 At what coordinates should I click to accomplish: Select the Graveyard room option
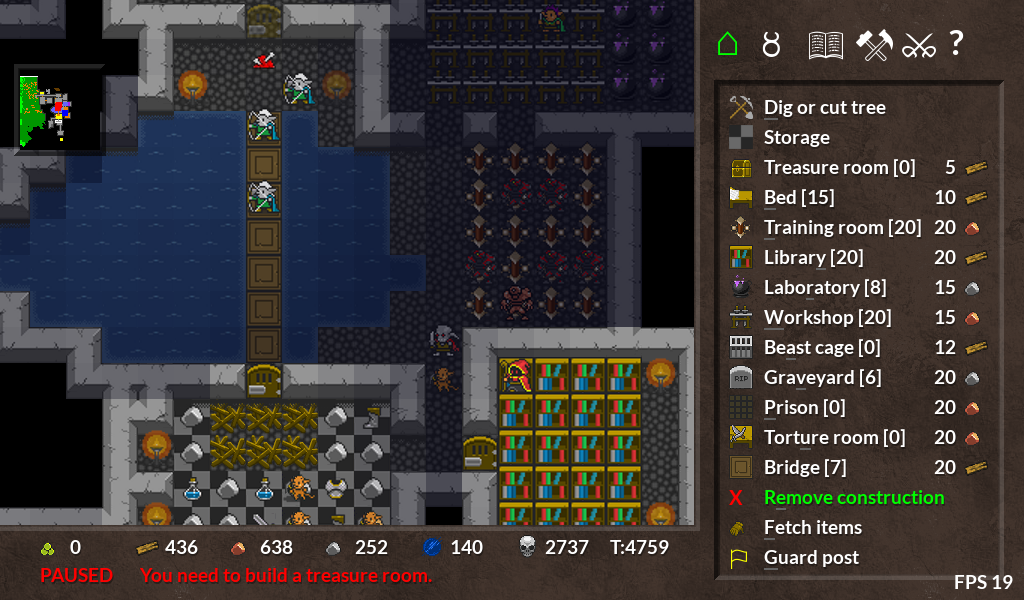pos(822,377)
